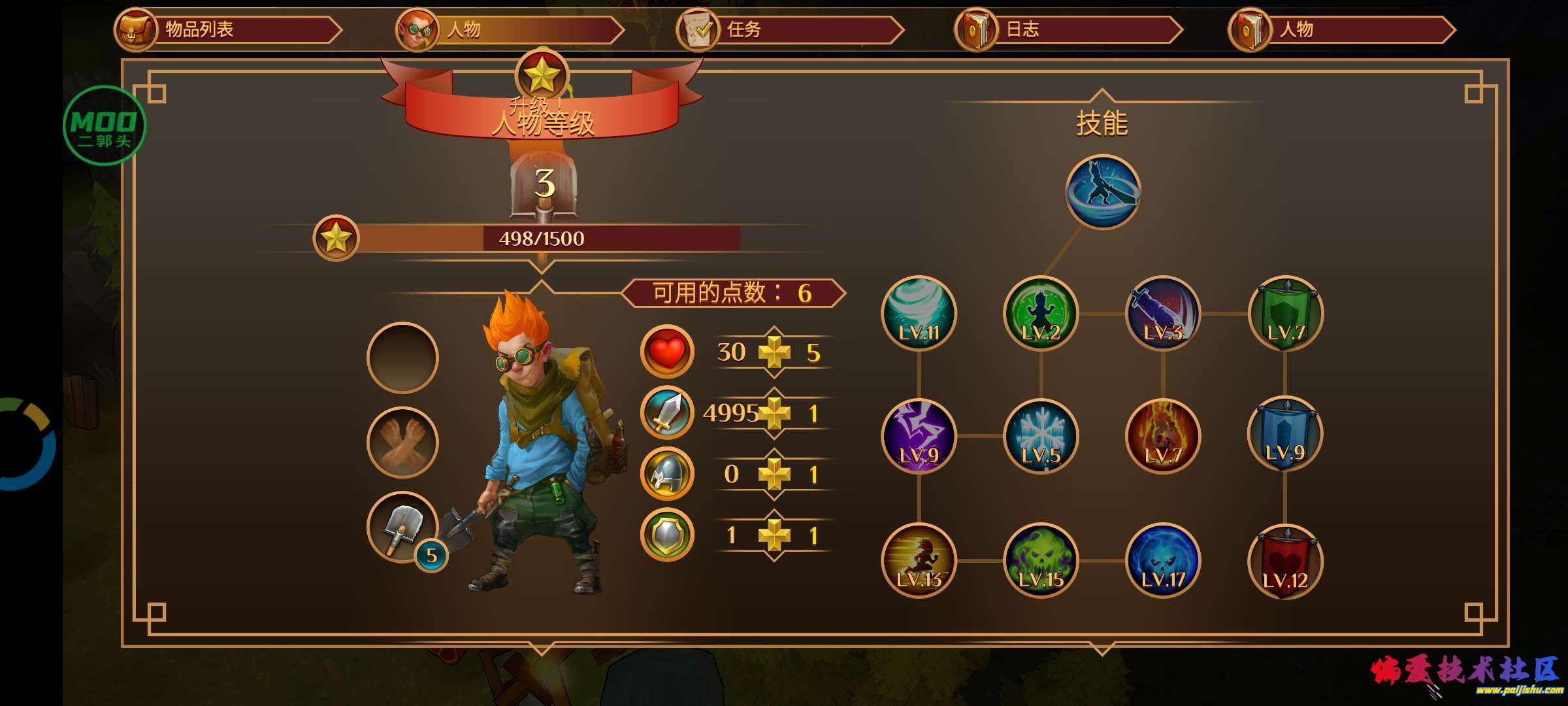Screen dimensions: 1568x706
Task: Select the dagger skill at LV.3
Action: (x=1163, y=314)
